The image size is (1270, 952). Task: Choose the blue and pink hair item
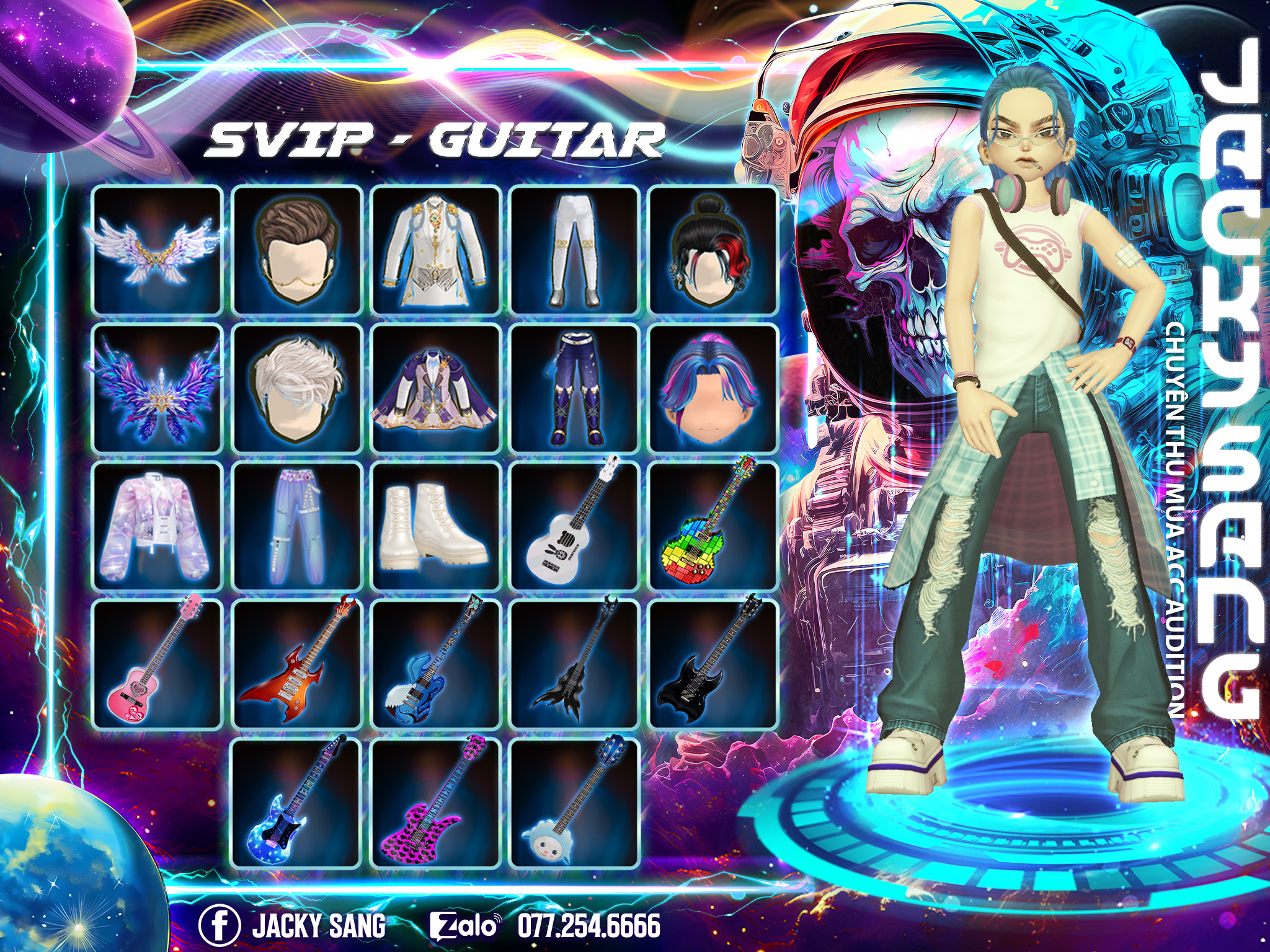[x=713, y=389]
